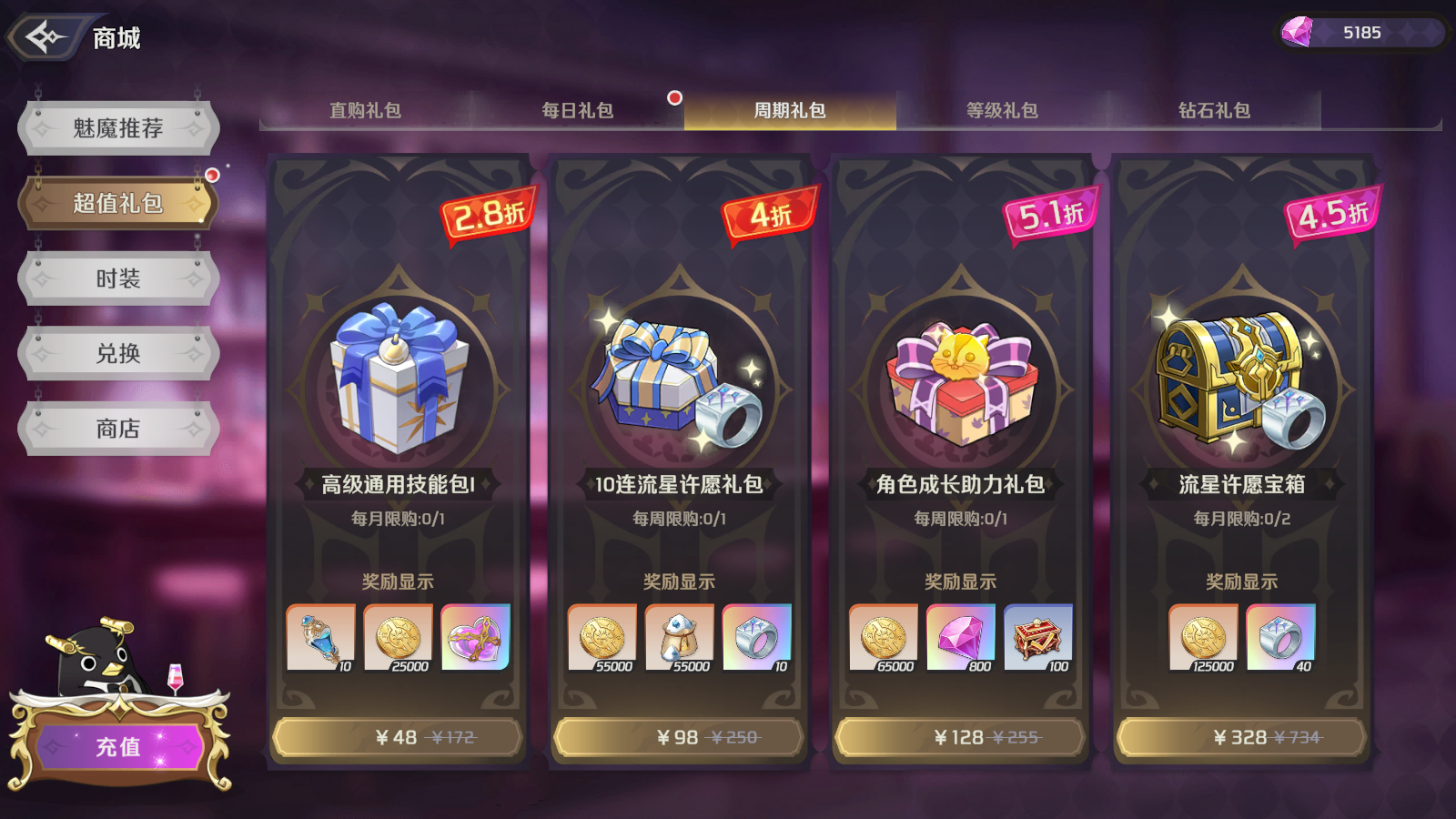The height and width of the screenshot is (819, 1456).
Task: Buy the ¥328 流星许愿宝箱 chest
Action: coord(1249,737)
